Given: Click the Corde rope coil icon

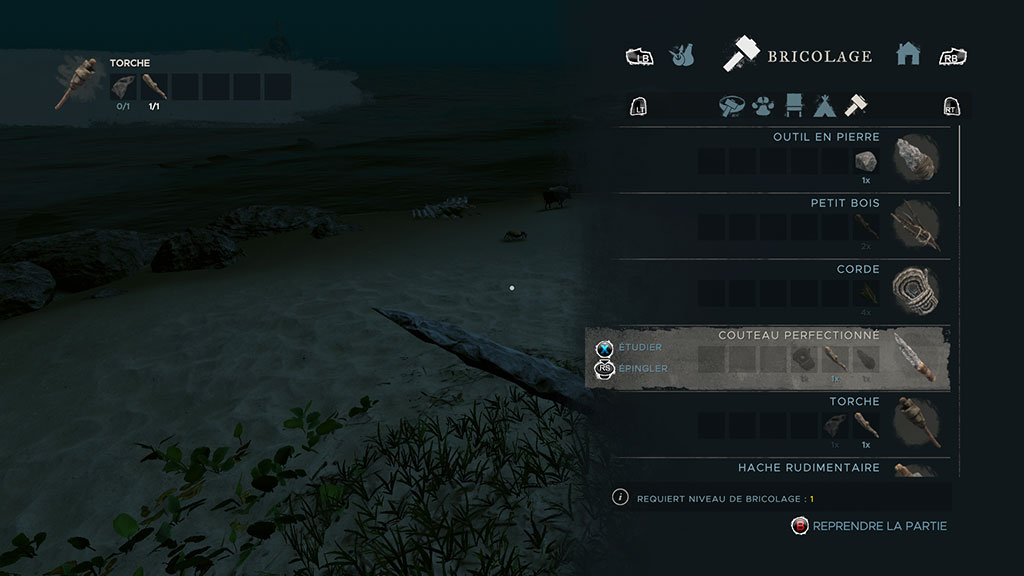Looking at the screenshot, I should (914, 290).
